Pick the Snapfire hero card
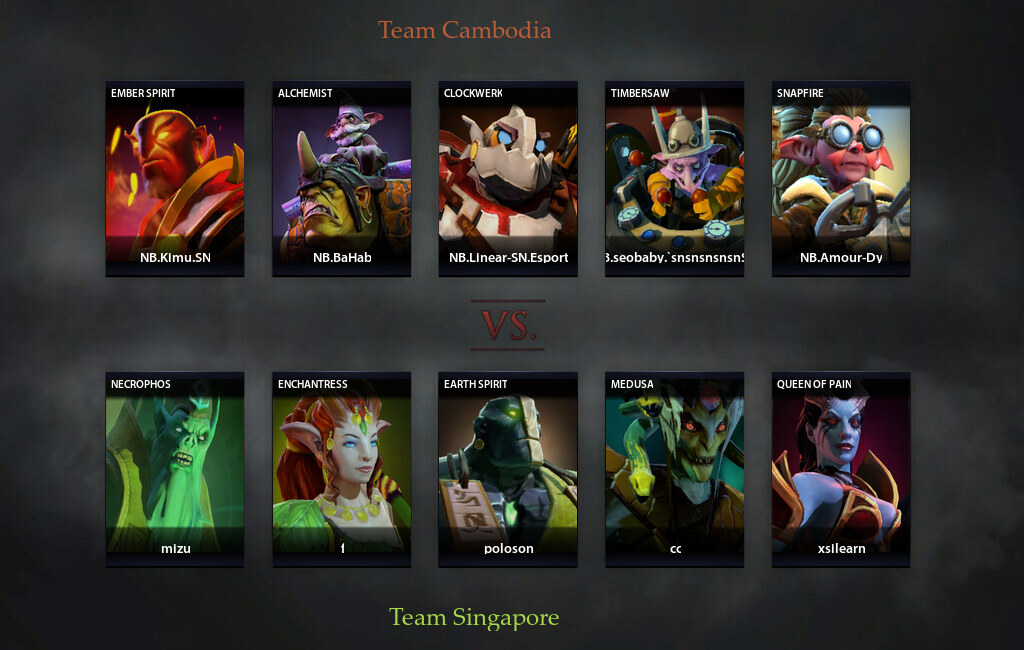The image size is (1024, 650). click(x=841, y=177)
